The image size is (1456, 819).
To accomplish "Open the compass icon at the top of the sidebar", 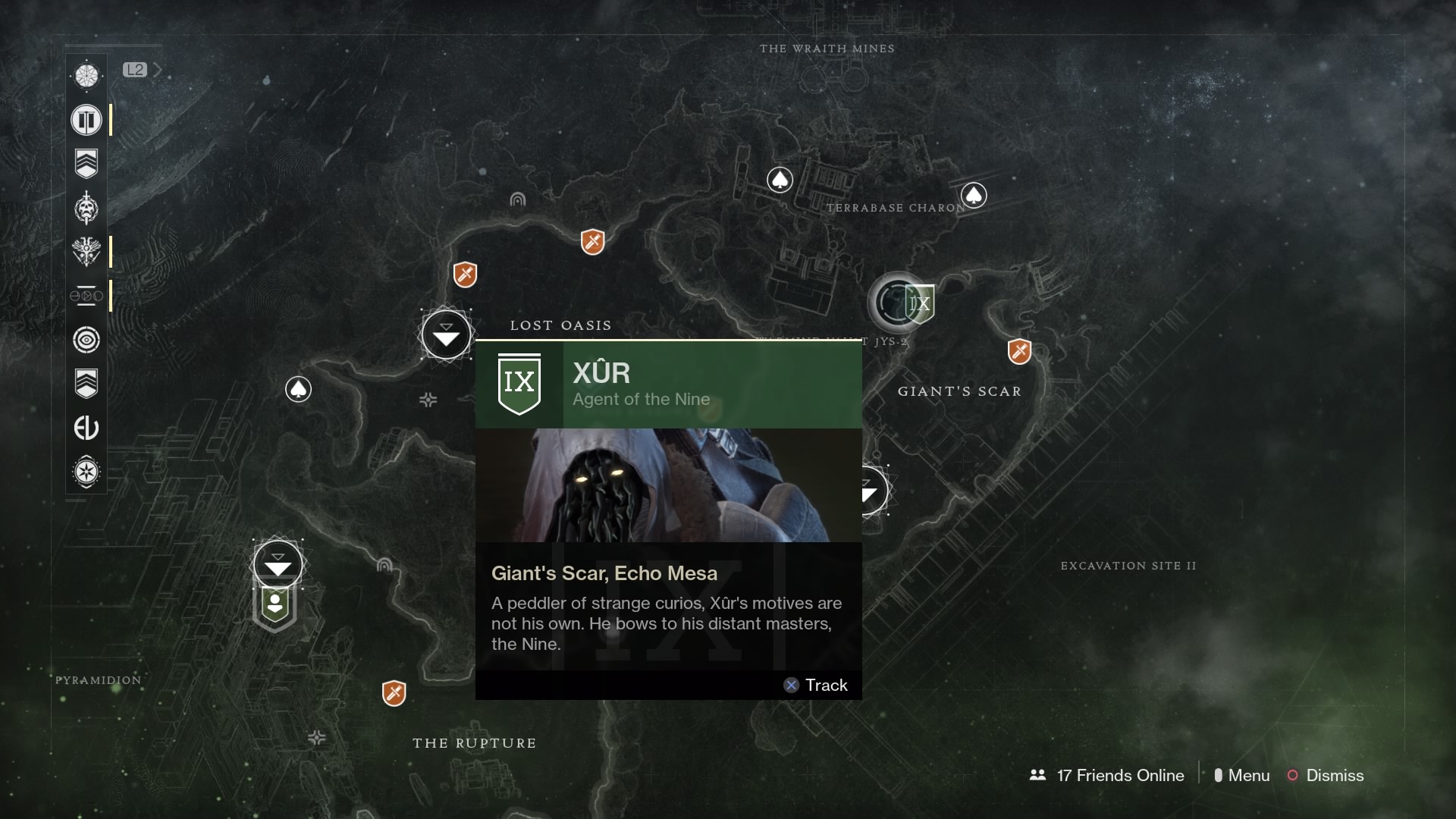I will coord(86,75).
